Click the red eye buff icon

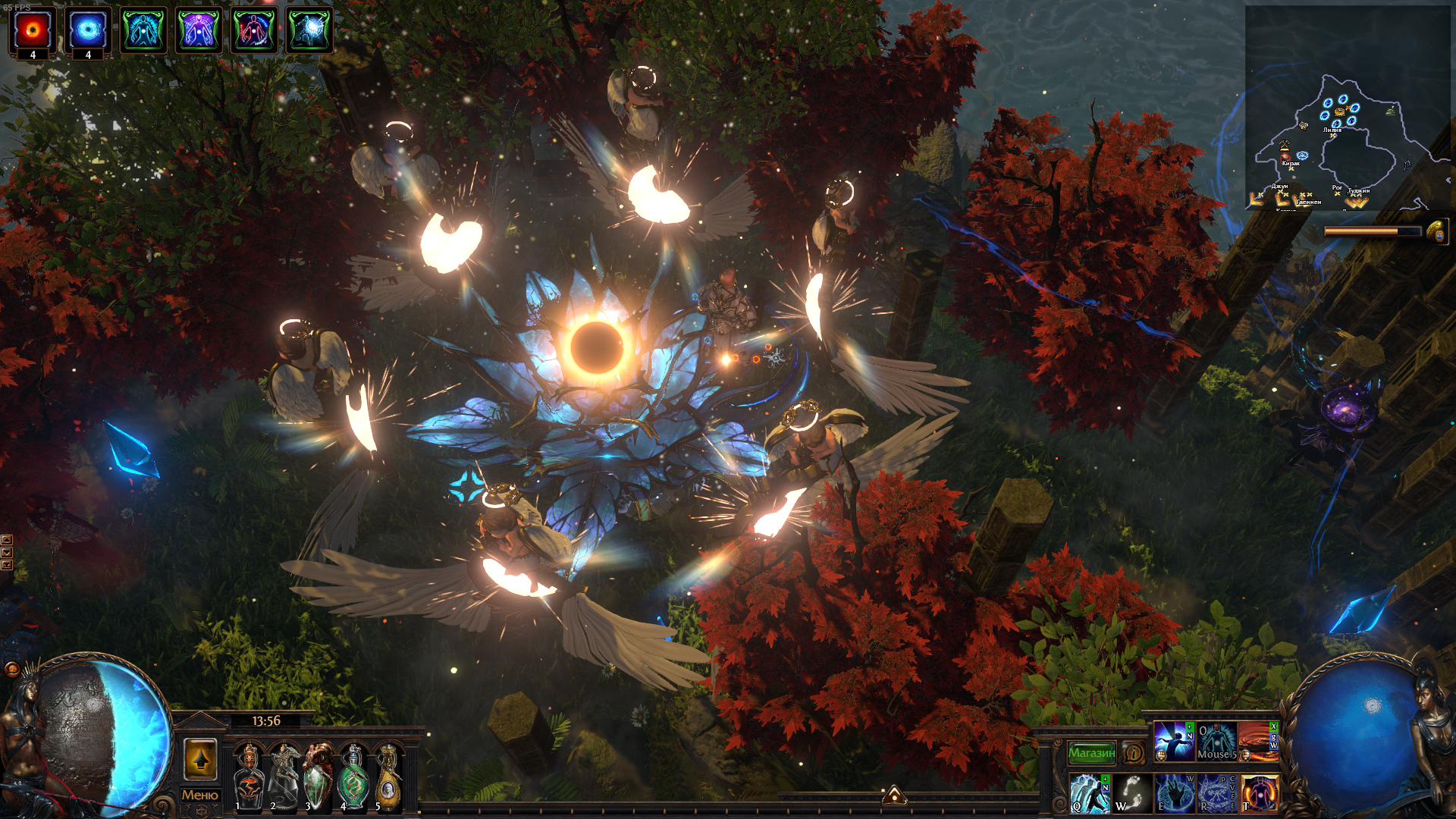click(33, 30)
